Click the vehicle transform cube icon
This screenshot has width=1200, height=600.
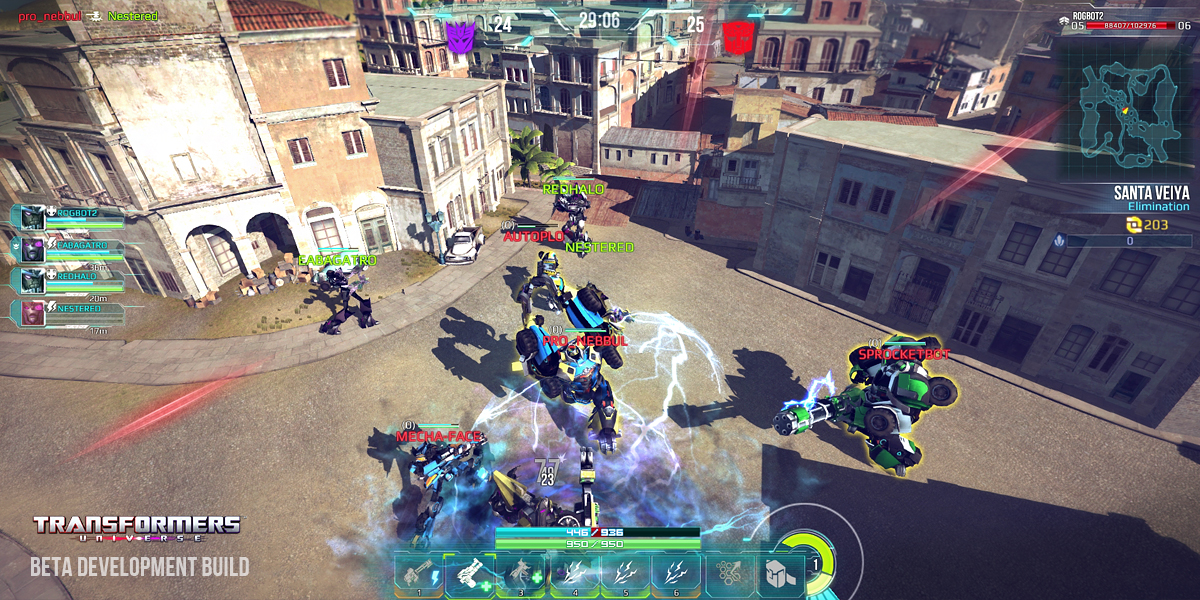coord(780,575)
